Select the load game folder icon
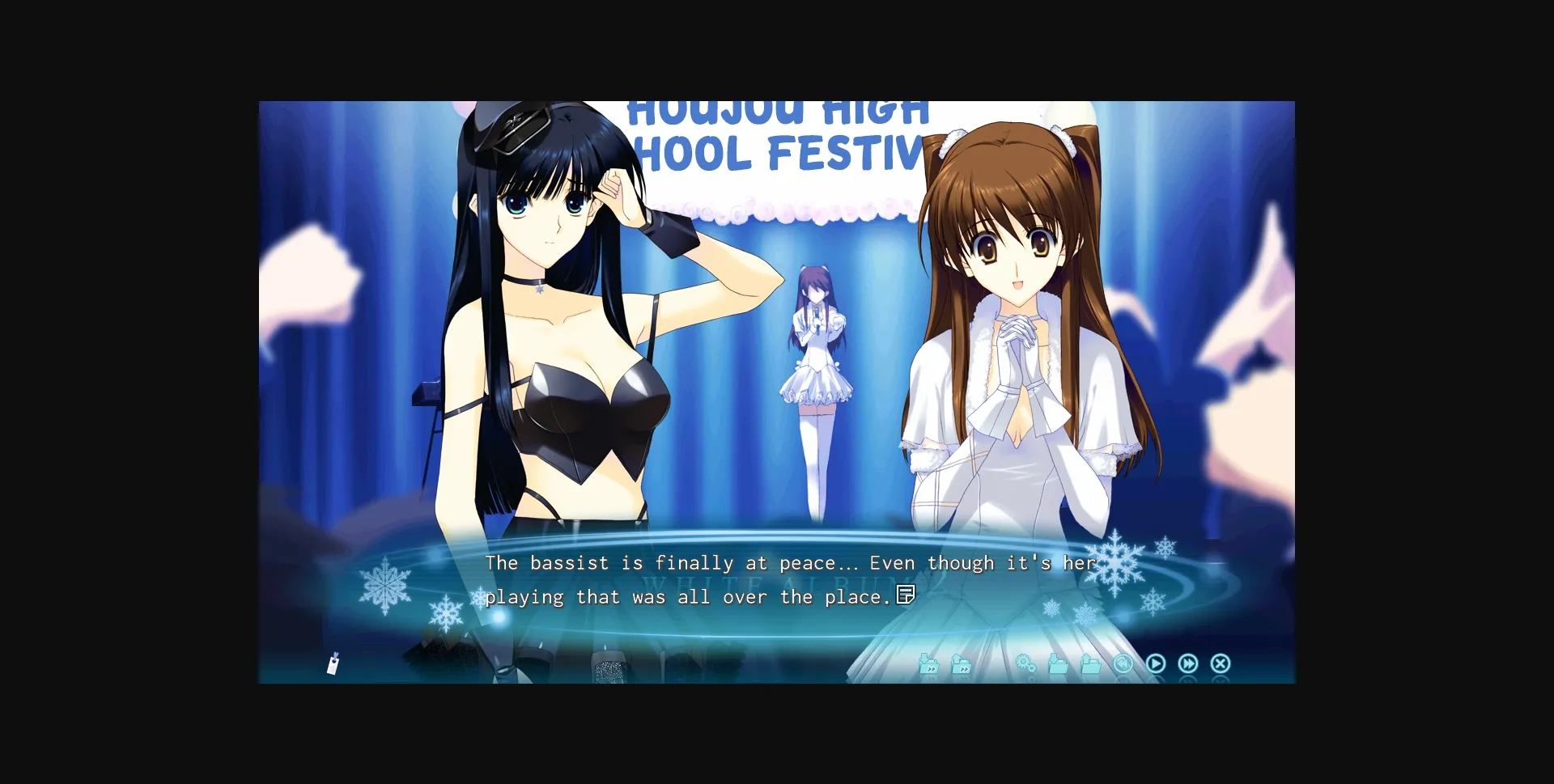The image size is (1554, 784). [x=1089, y=663]
